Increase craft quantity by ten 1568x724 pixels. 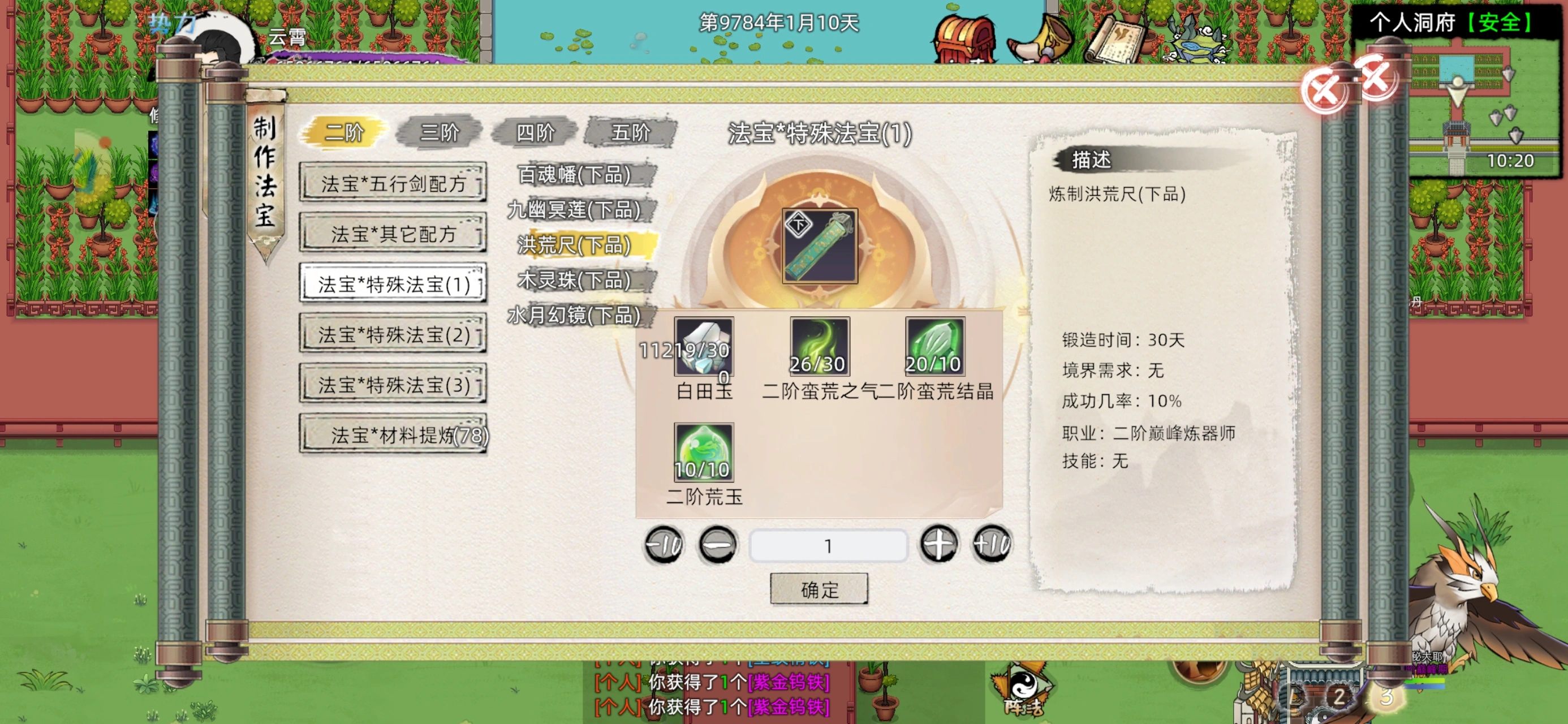coord(992,544)
